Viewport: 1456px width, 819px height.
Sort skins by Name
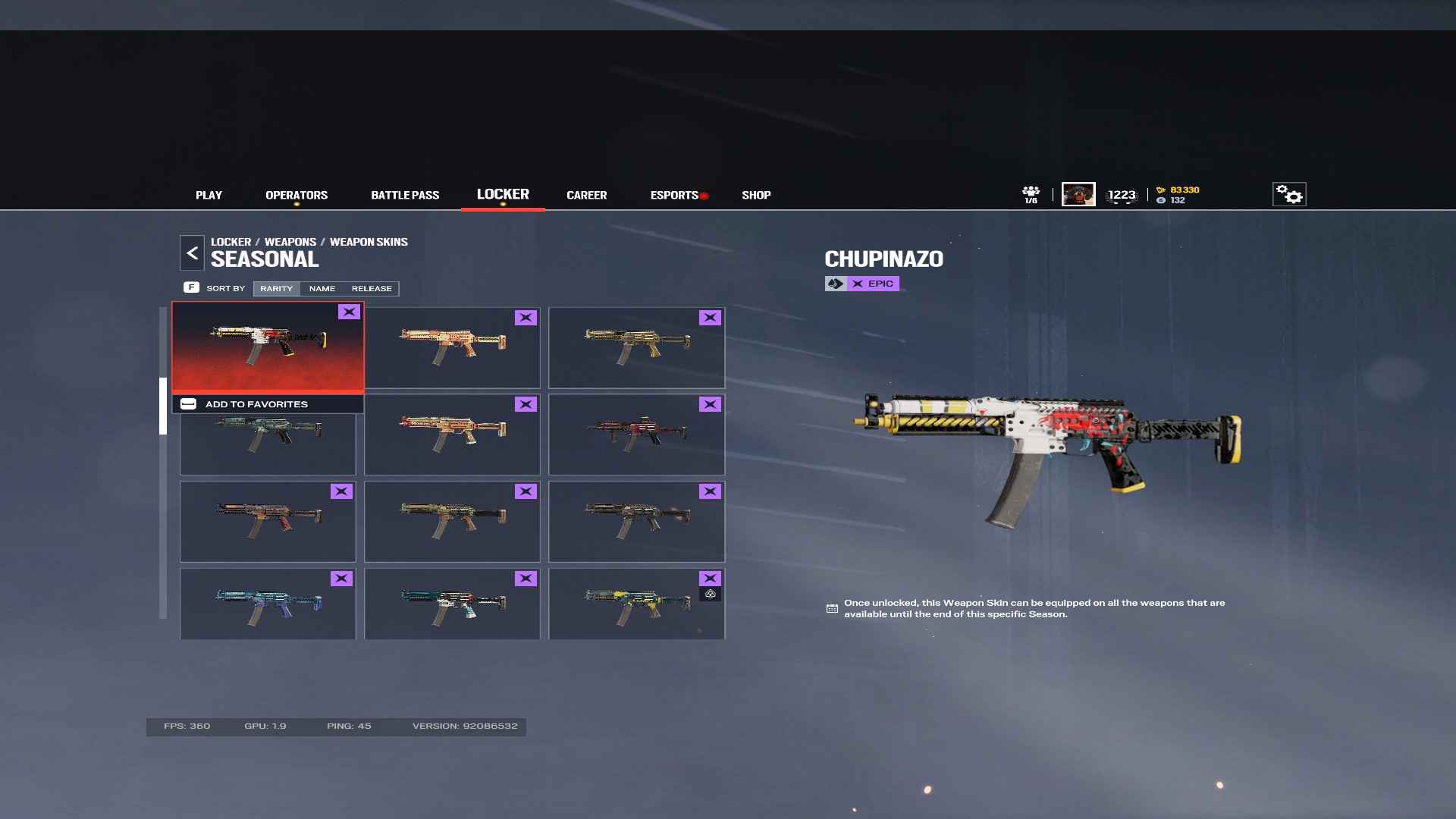[x=322, y=289]
